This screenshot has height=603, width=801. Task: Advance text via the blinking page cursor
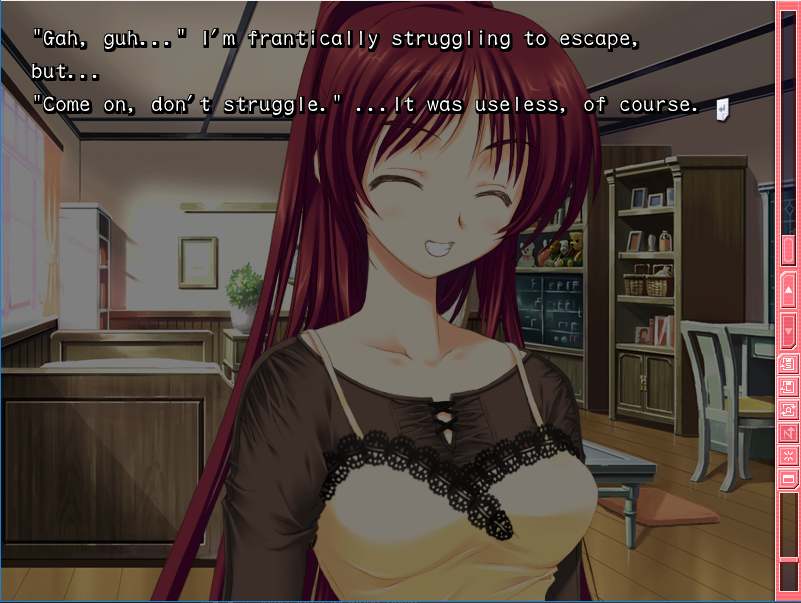point(721,107)
